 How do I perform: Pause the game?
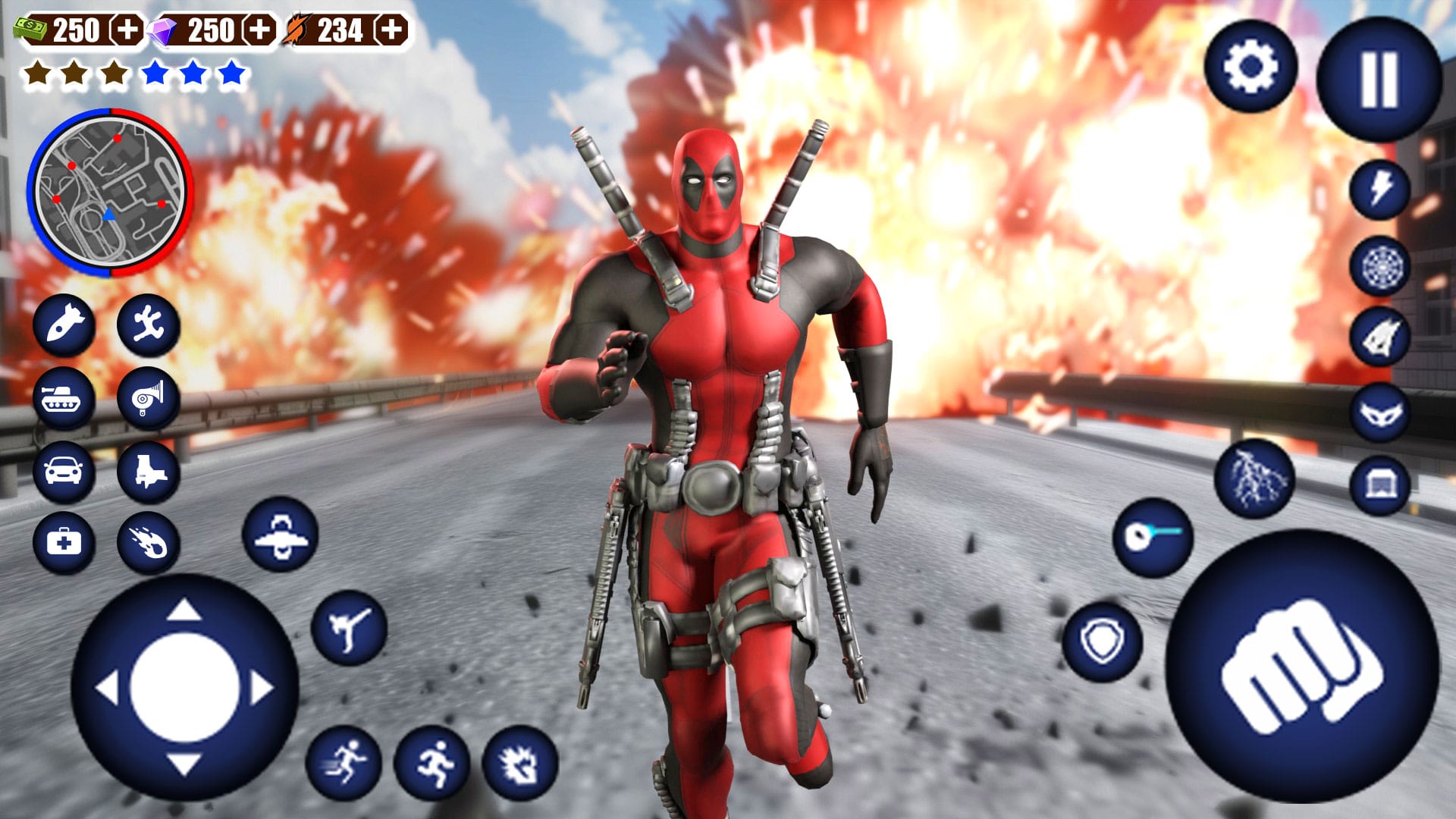(1380, 76)
